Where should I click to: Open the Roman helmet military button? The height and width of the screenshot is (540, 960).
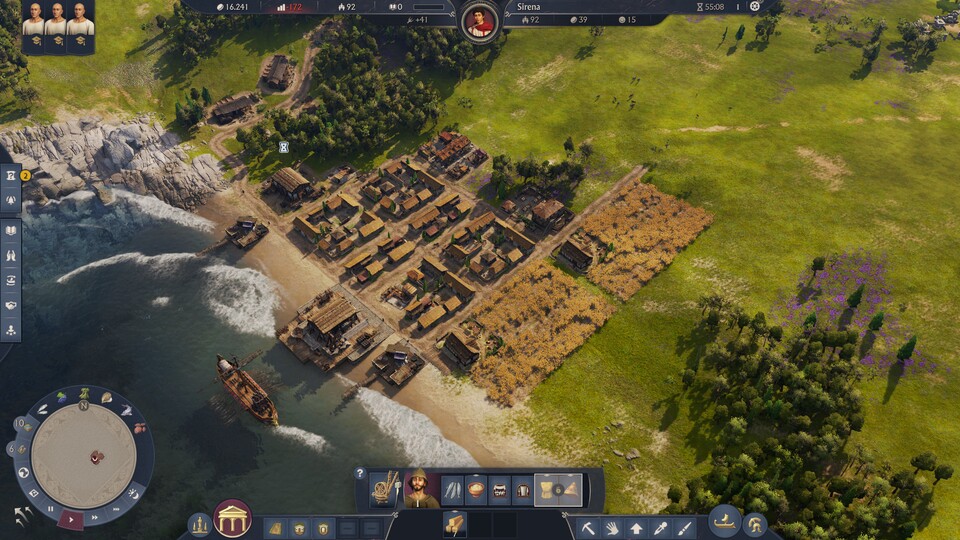tap(755, 525)
